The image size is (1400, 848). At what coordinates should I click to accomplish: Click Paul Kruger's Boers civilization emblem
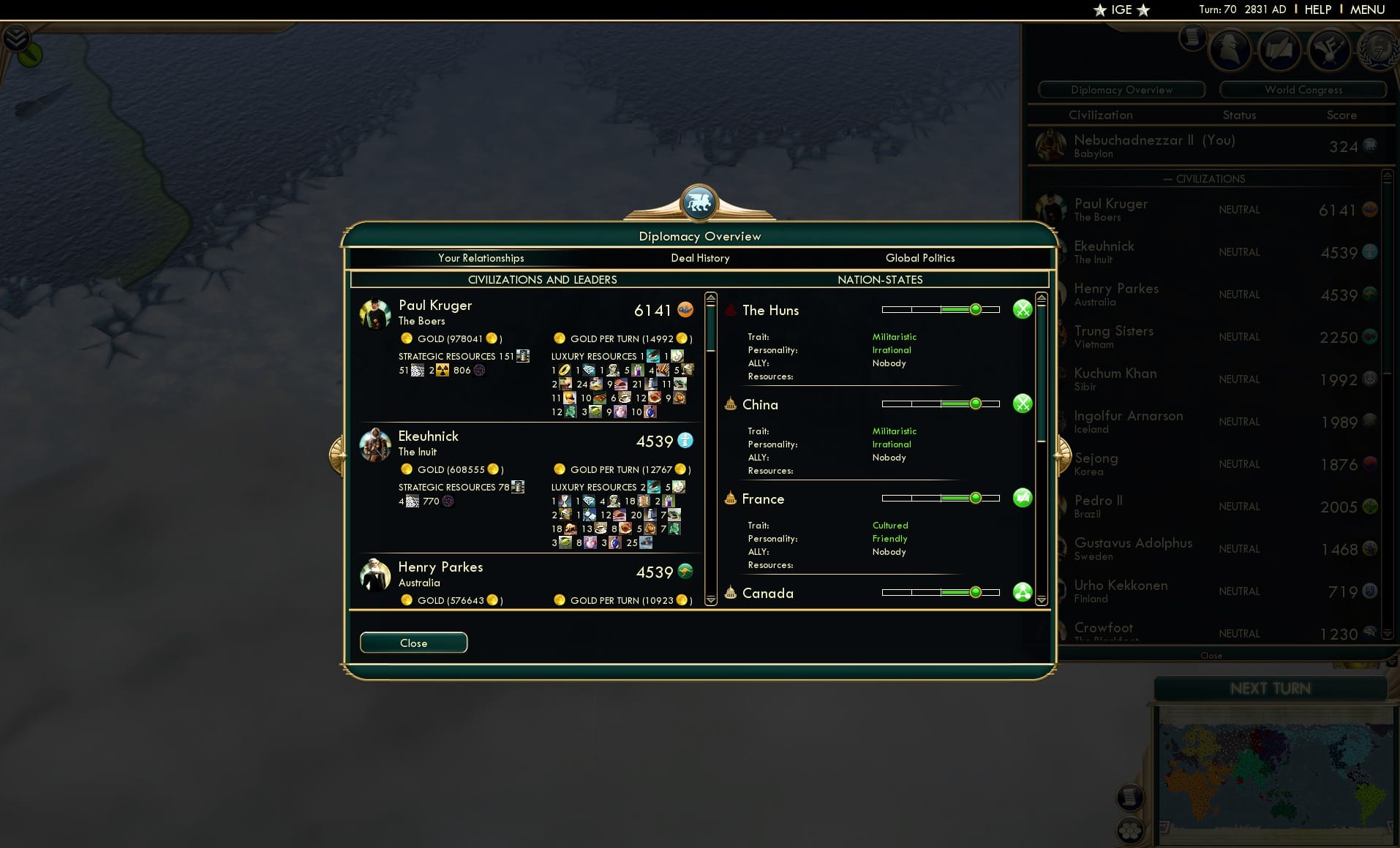coord(685,310)
